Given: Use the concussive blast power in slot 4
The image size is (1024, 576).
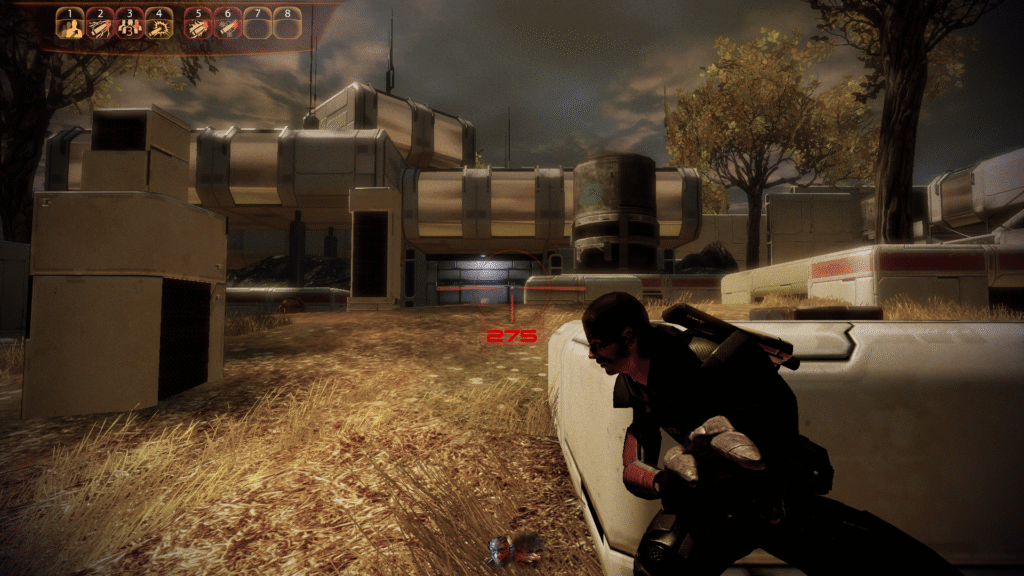Looking at the screenshot, I should click(159, 25).
